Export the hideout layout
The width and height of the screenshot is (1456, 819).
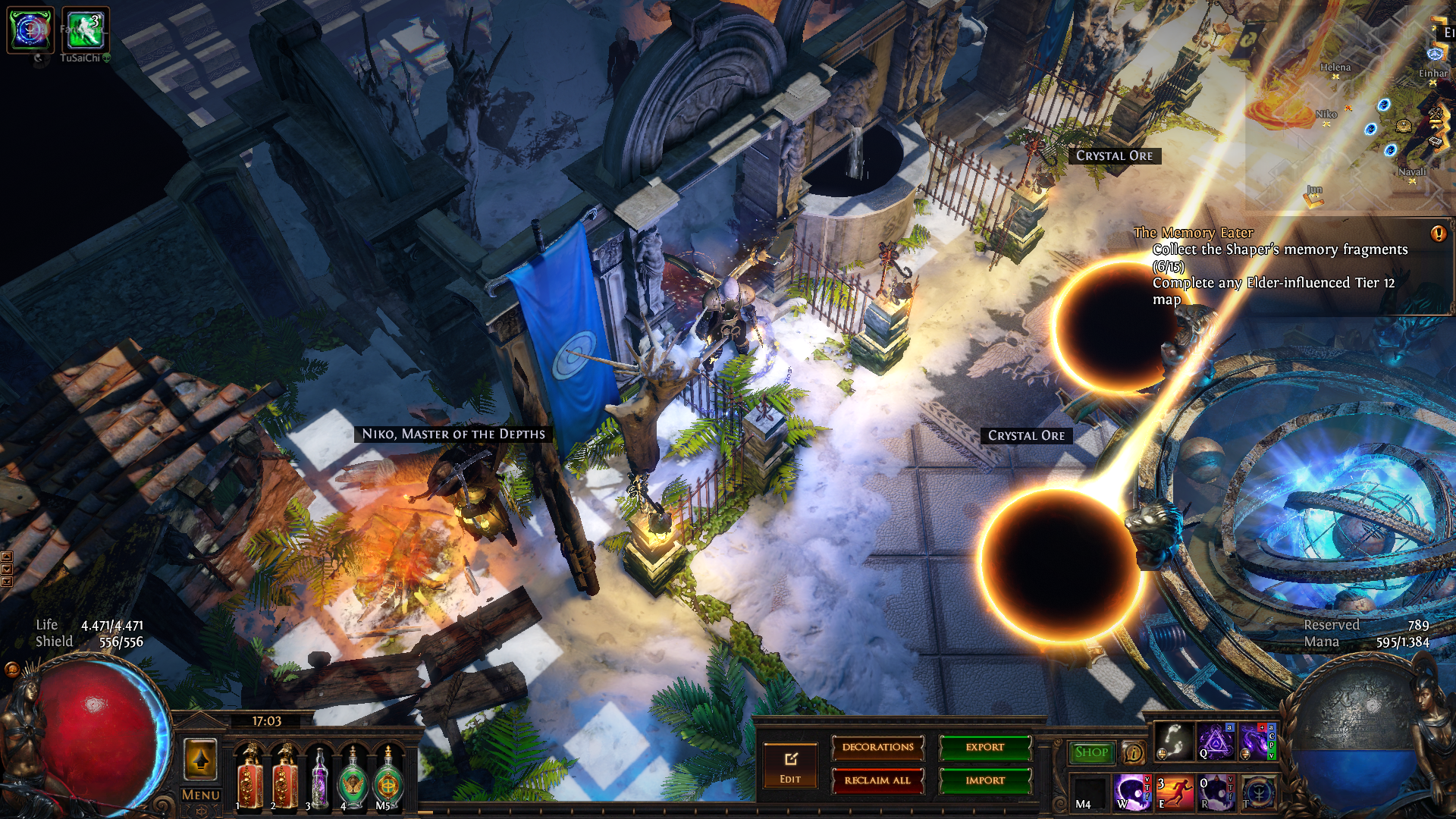tap(985, 748)
